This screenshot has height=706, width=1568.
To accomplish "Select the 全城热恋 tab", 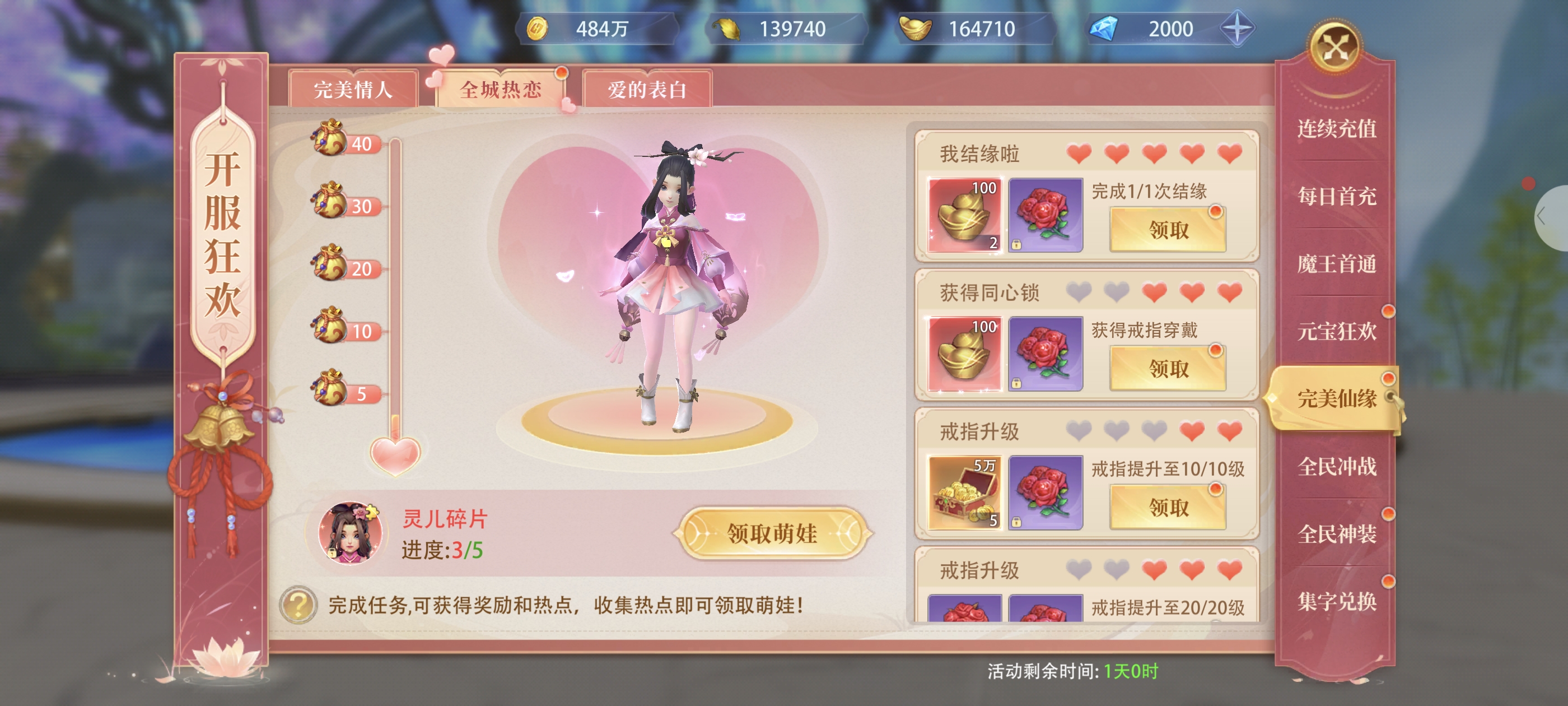I will coord(500,90).
